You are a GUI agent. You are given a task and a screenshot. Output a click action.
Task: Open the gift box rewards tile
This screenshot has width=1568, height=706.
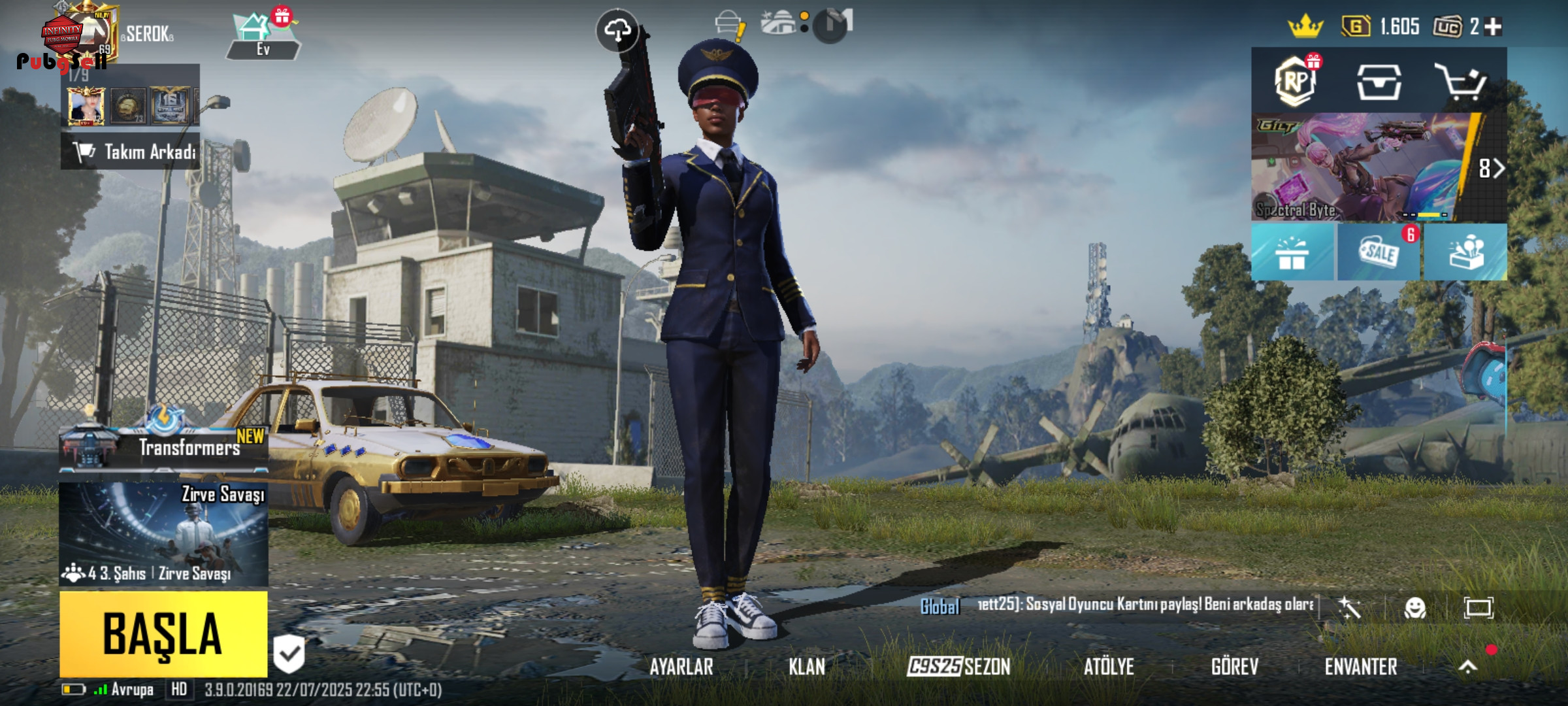coord(1292,252)
